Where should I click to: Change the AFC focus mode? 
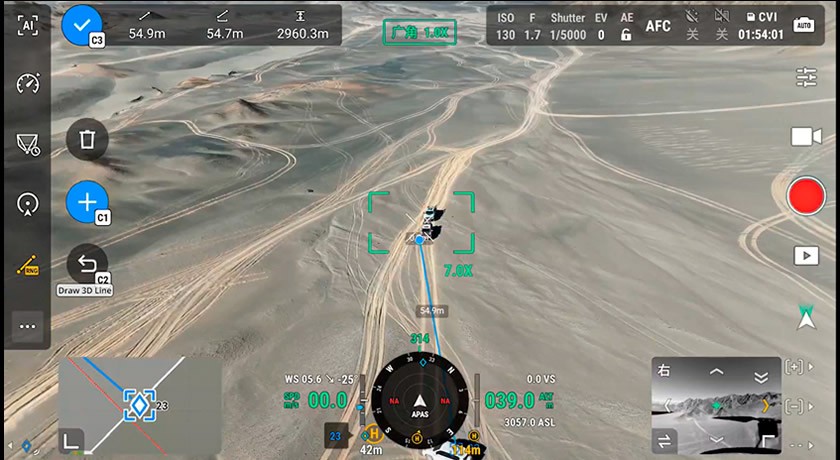[x=658, y=26]
